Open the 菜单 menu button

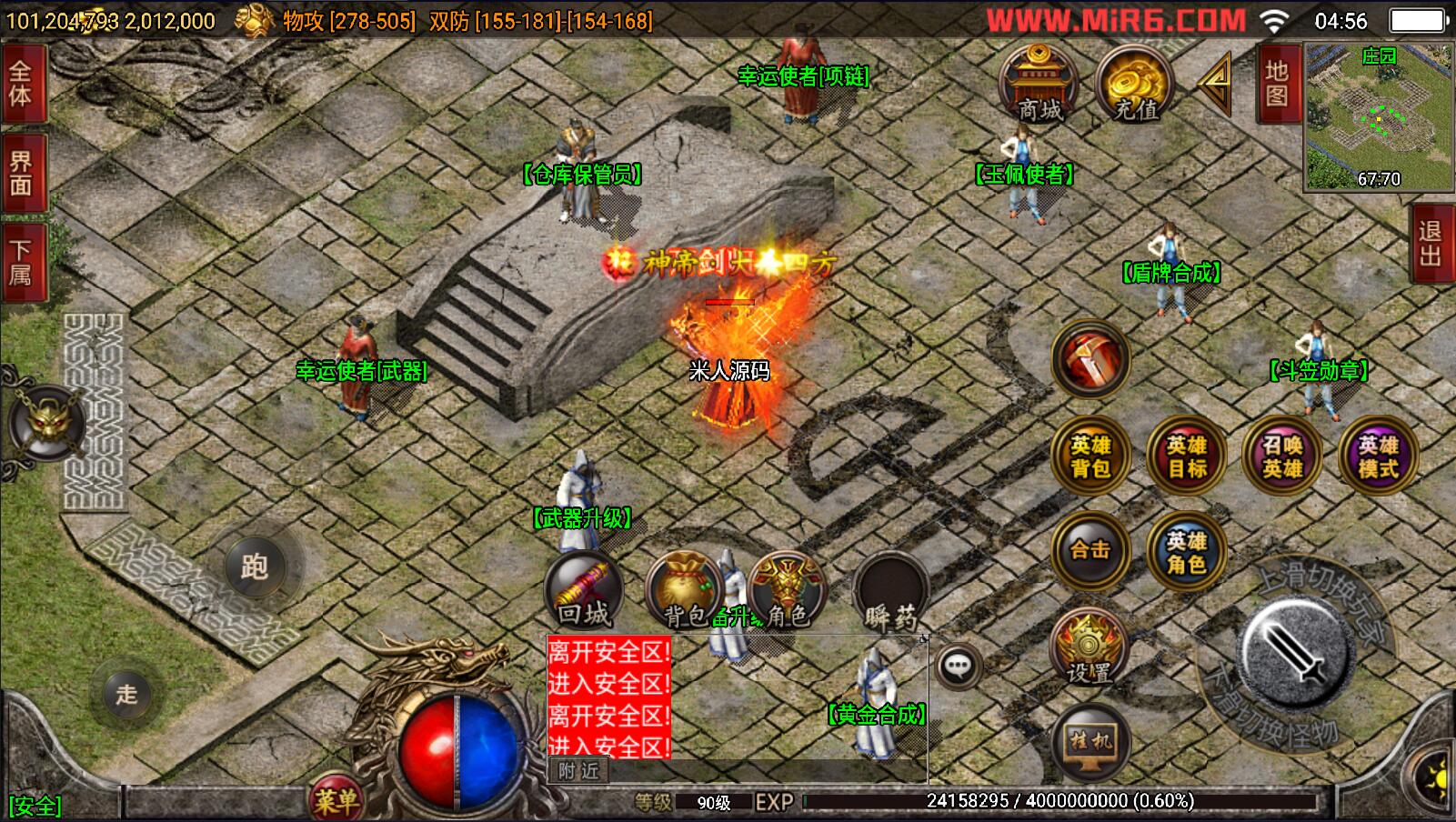tap(336, 800)
